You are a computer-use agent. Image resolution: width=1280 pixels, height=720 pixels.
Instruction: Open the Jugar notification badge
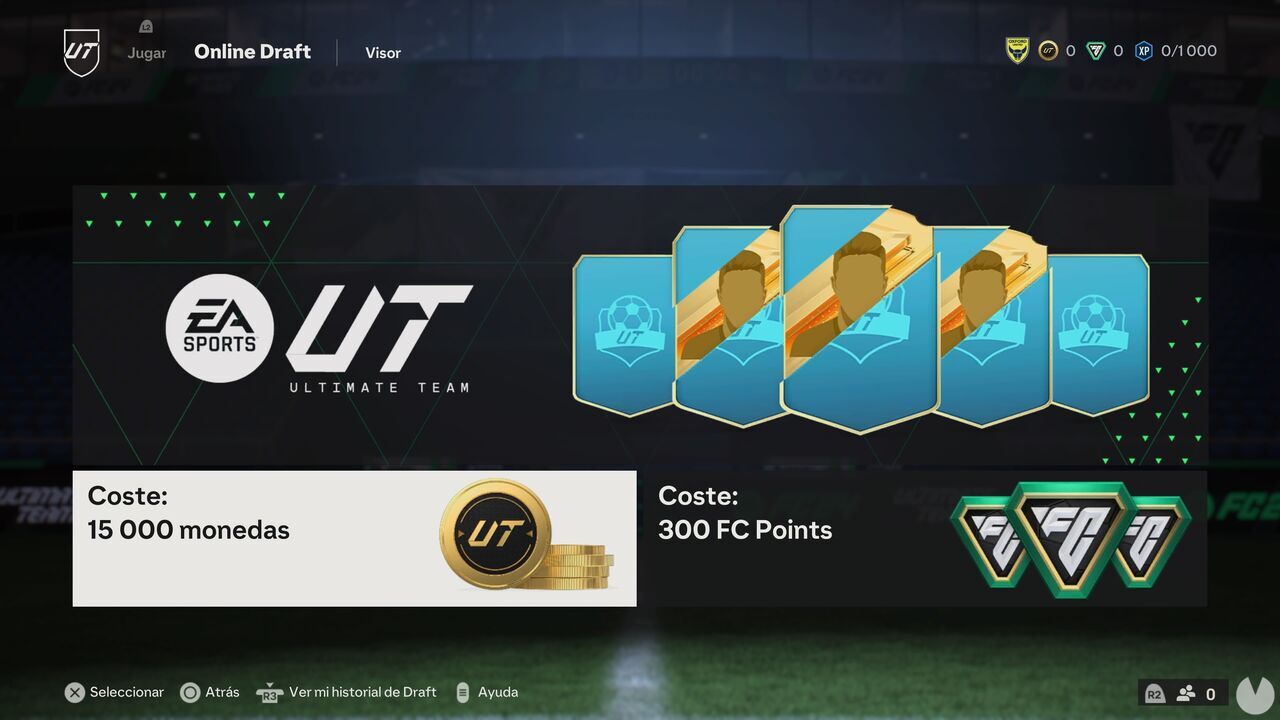(146, 26)
